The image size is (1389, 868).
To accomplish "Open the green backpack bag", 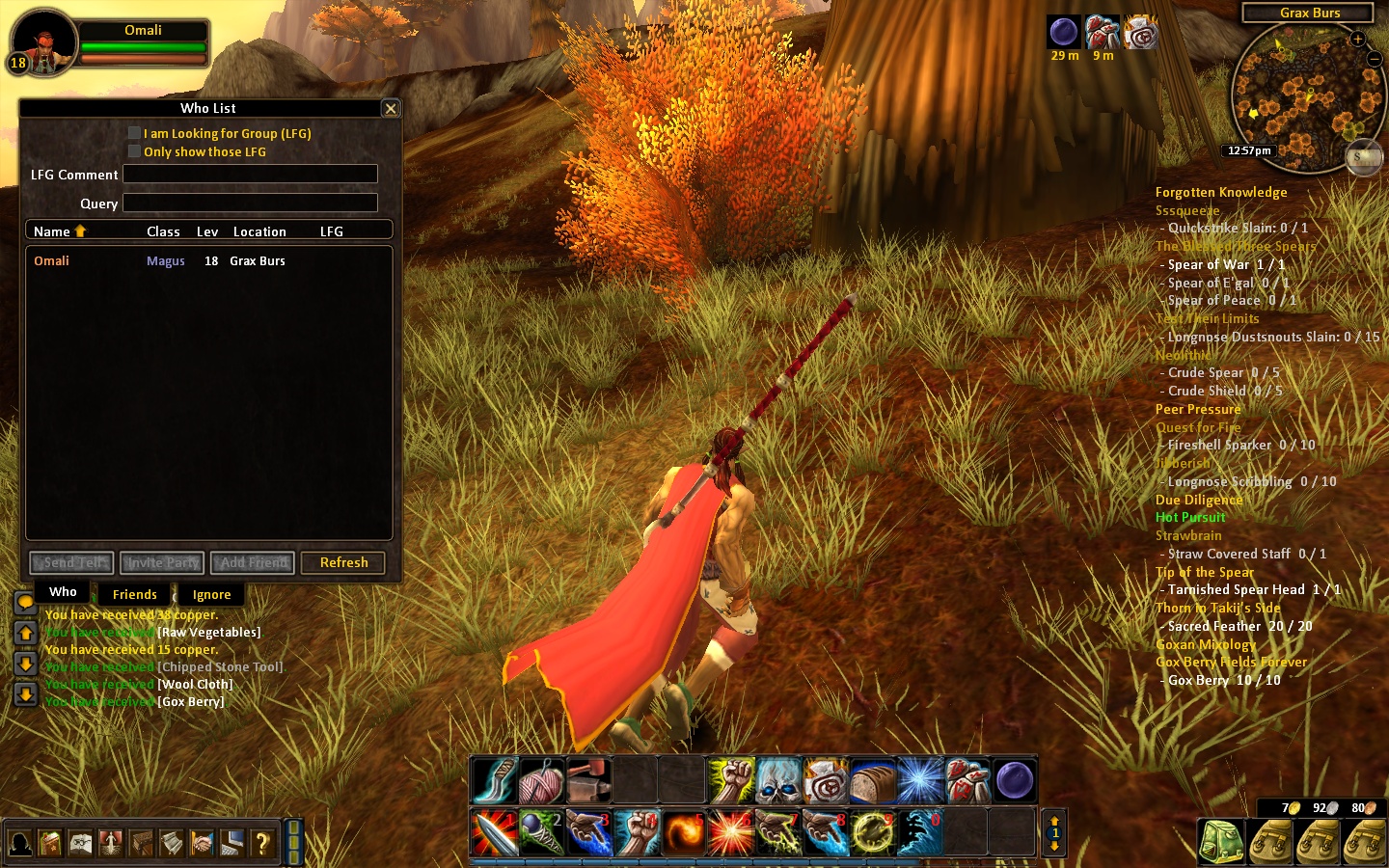I will (x=1220, y=842).
